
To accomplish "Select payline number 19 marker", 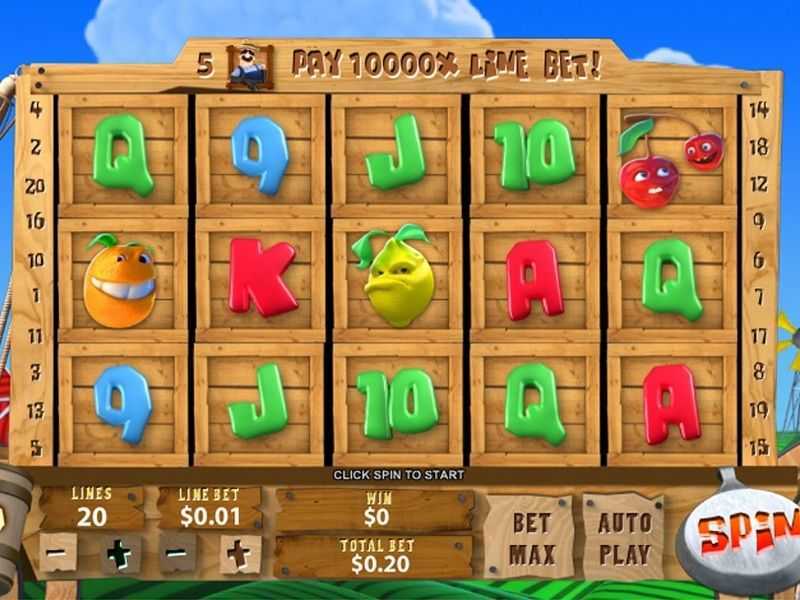I will pos(758,408).
